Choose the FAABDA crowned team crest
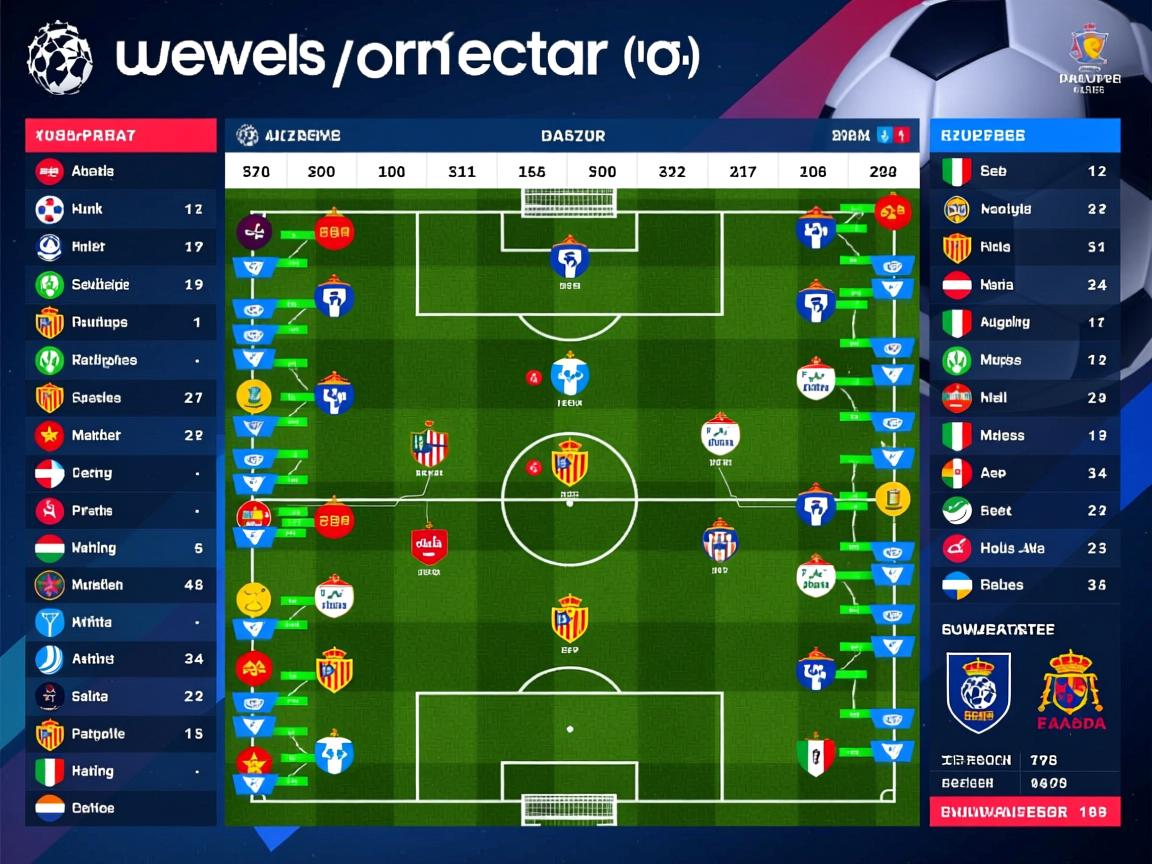The height and width of the screenshot is (864, 1152). click(1070, 691)
